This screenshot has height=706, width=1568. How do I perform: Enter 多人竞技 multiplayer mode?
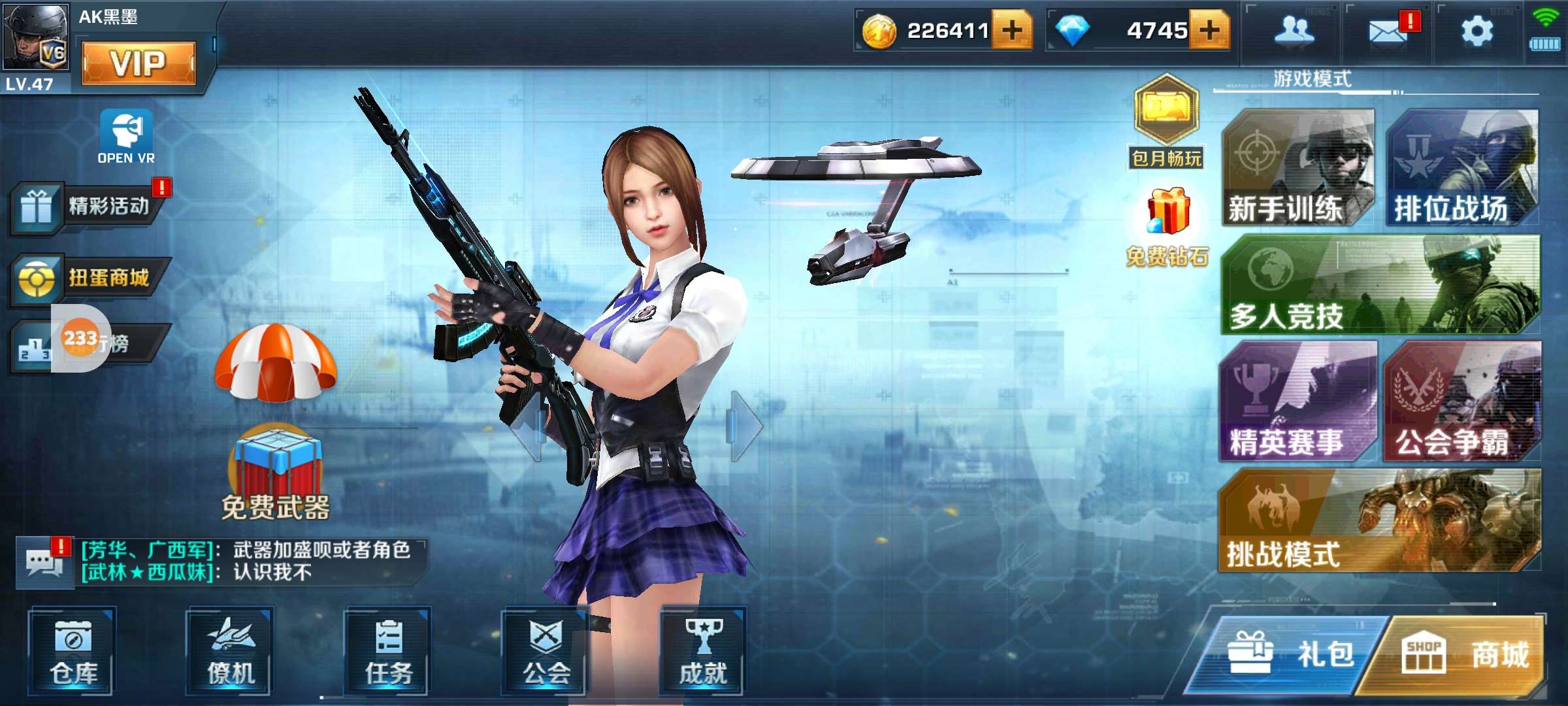(x=1380, y=286)
